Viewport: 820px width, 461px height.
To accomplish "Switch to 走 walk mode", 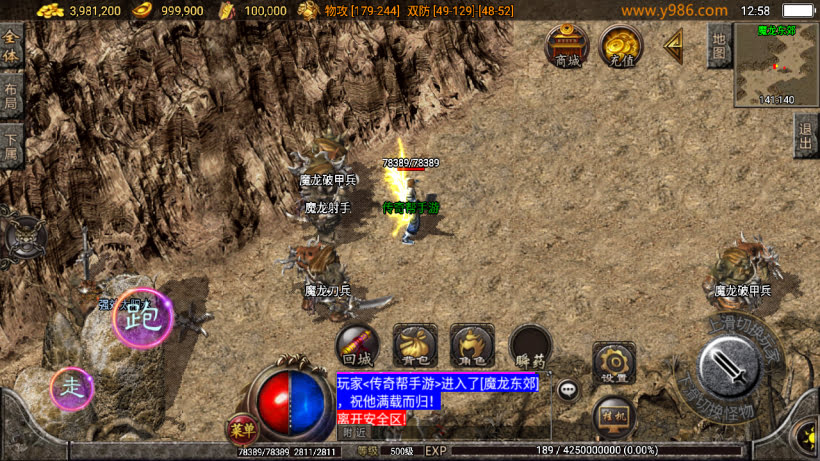I will (72, 388).
